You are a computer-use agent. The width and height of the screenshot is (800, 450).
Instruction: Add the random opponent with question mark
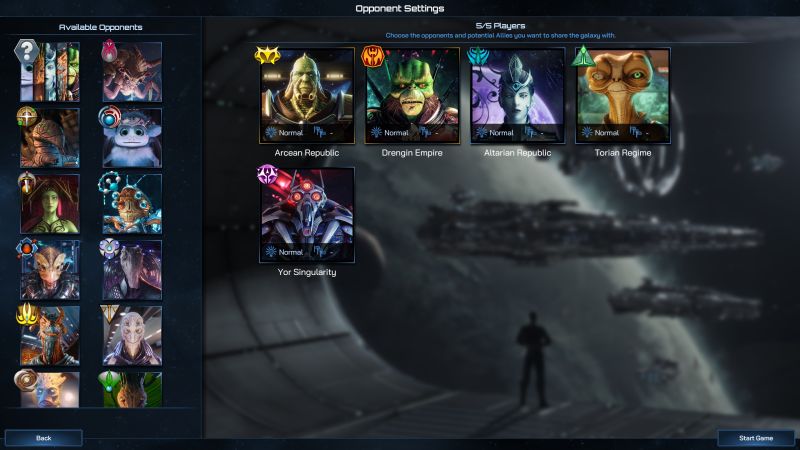coord(49,72)
